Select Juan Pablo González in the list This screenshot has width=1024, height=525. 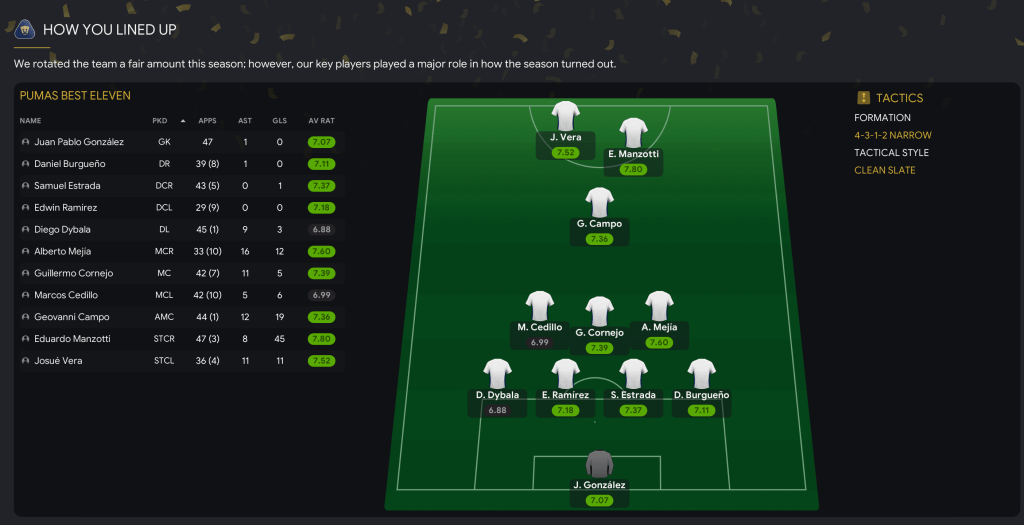click(78, 142)
